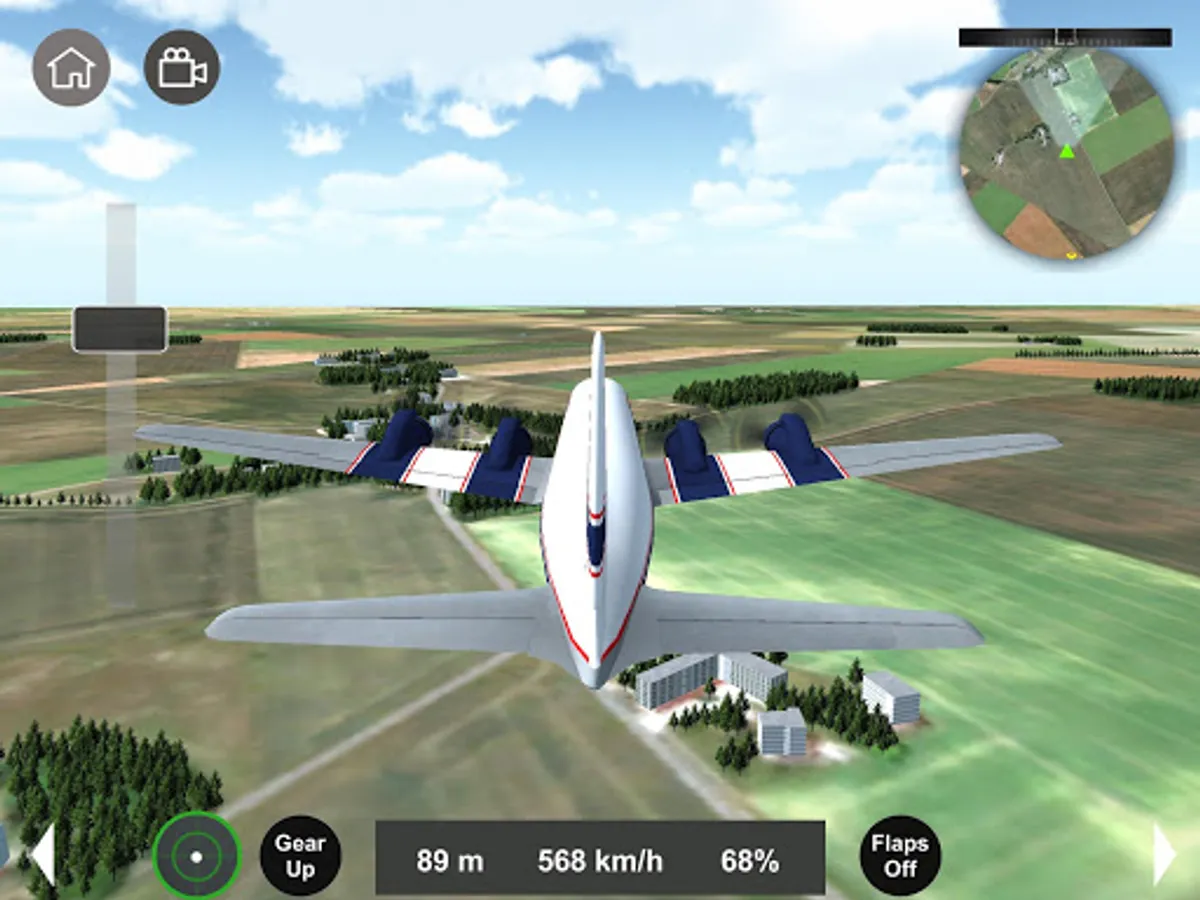Return to the home menu
This screenshot has width=1200, height=900.
coord(71,67)
